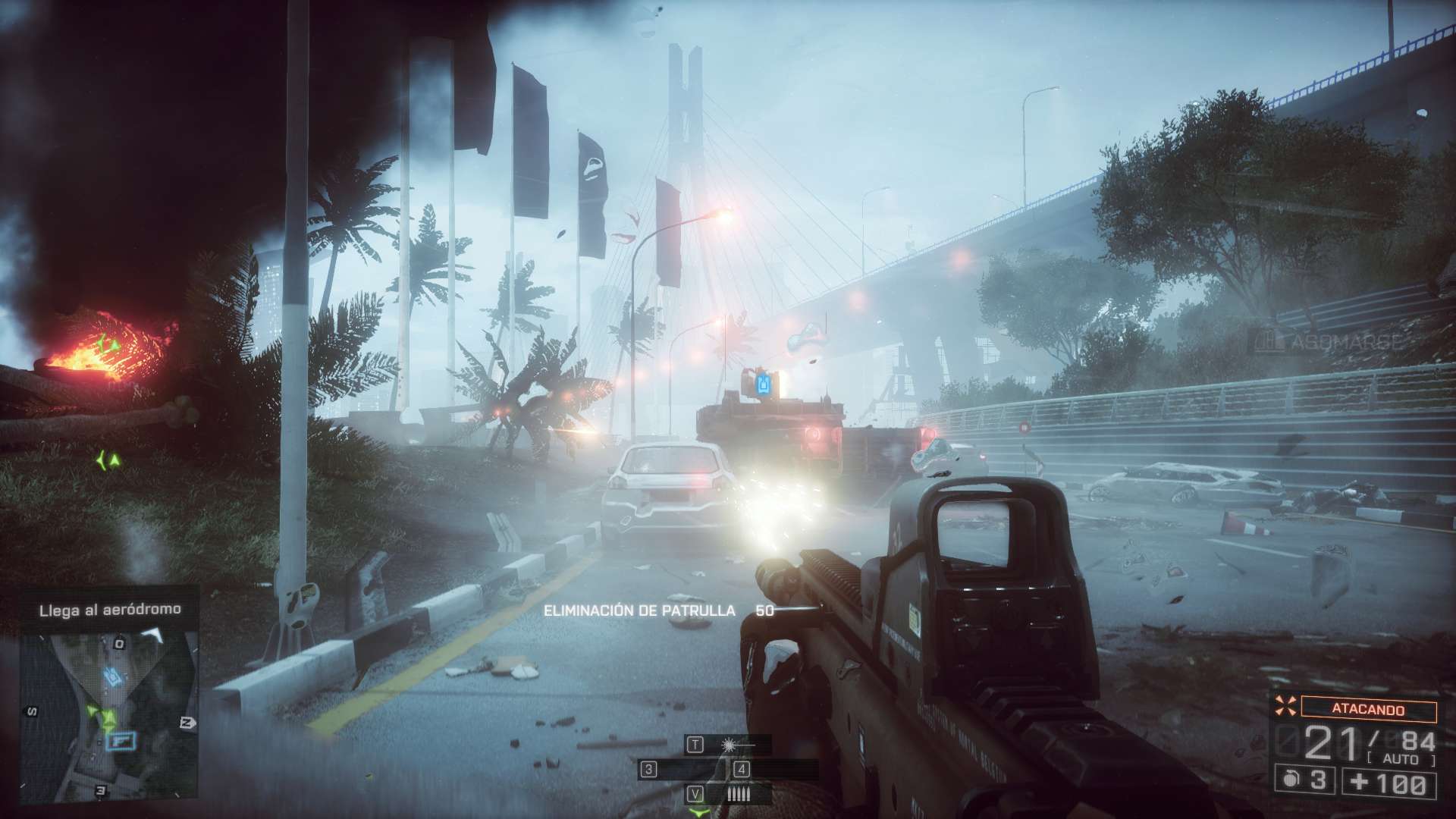
Task: Select the 'Llega al aeródromo' objective text
Action: (x=110, y=609)
